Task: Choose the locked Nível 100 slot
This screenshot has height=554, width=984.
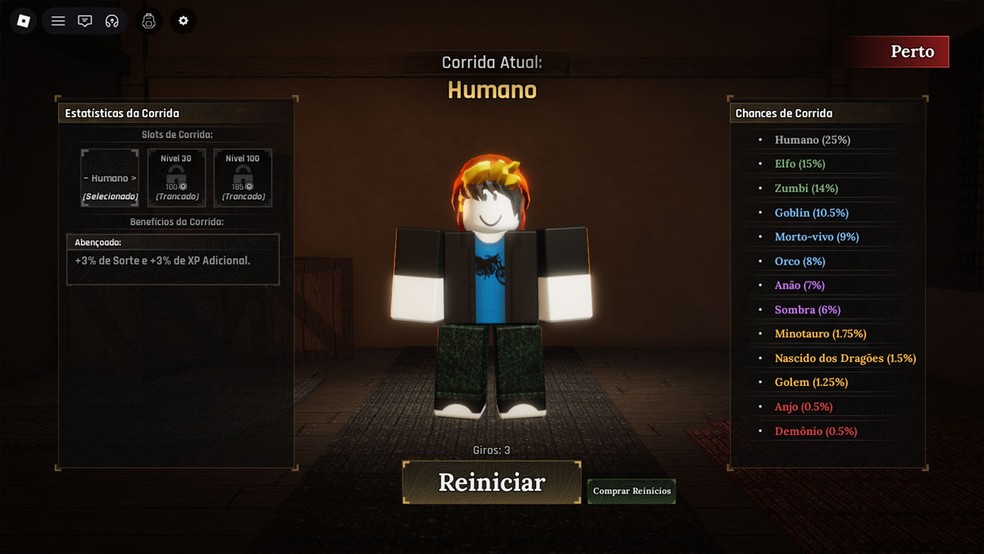Action: pos(242,178)
